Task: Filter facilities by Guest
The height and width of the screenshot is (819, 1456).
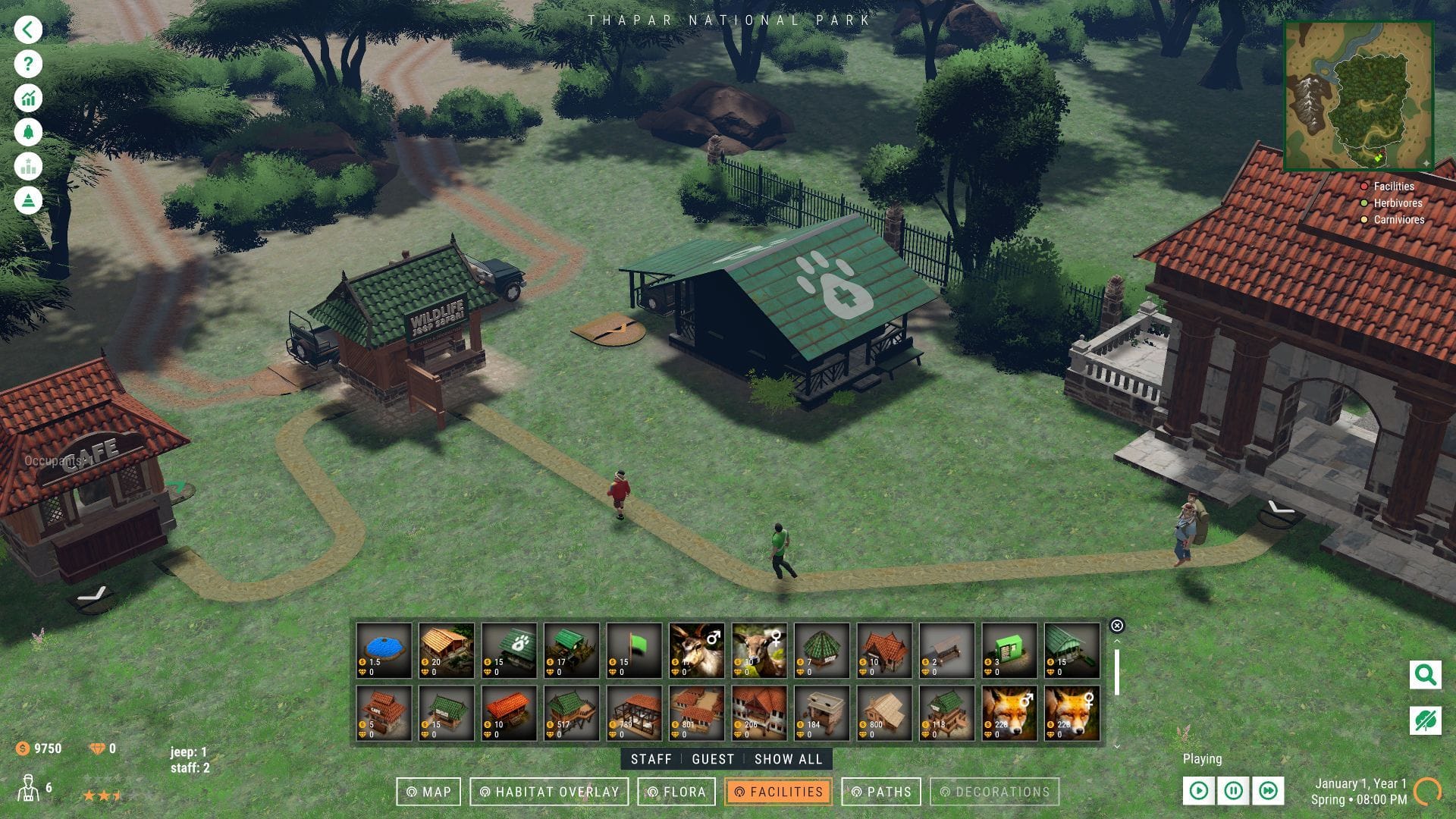Action: tap(713, 759)
